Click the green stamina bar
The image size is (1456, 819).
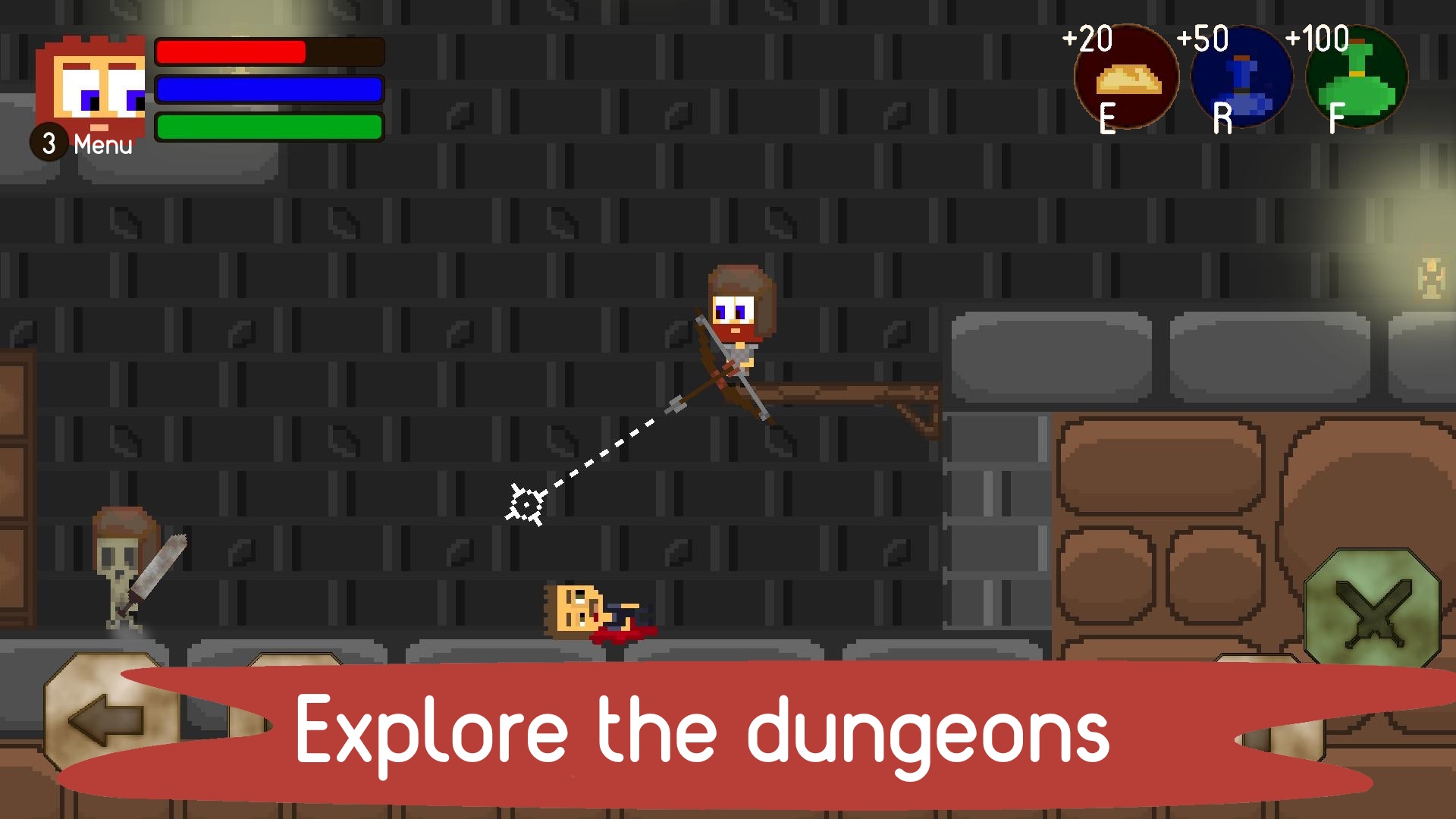click(x=268, y=127)
